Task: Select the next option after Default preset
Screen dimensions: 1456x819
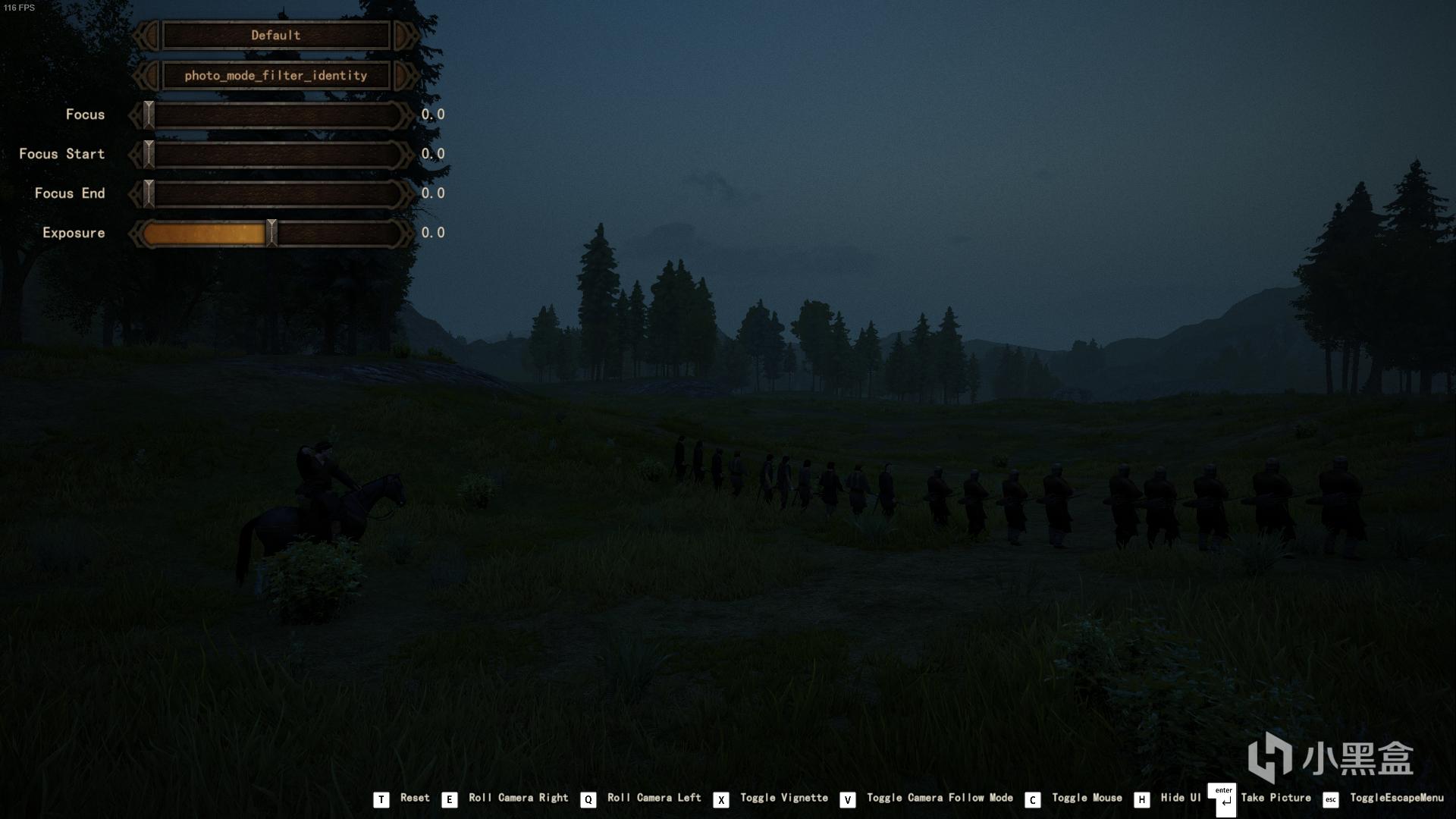Action: 405,36
